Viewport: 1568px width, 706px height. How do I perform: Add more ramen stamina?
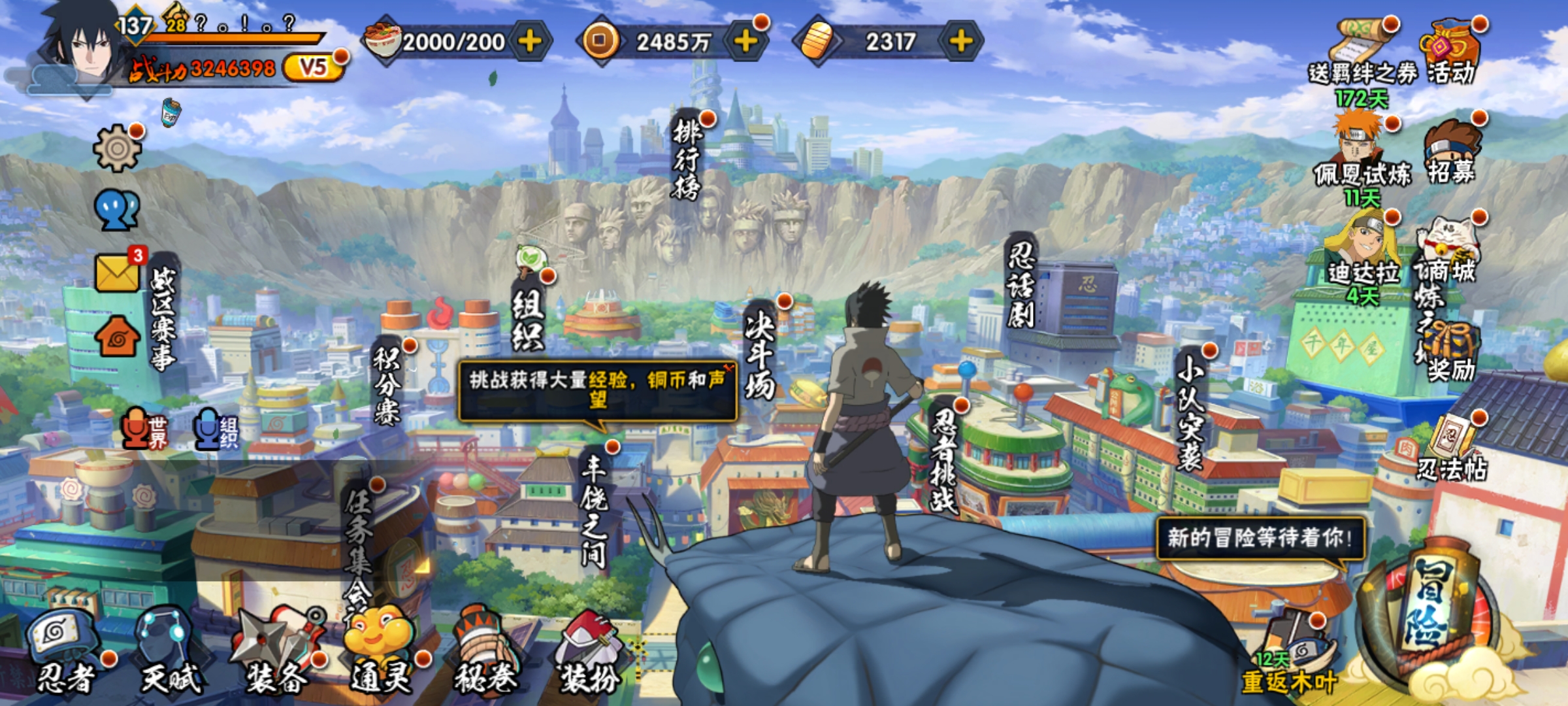529,42
